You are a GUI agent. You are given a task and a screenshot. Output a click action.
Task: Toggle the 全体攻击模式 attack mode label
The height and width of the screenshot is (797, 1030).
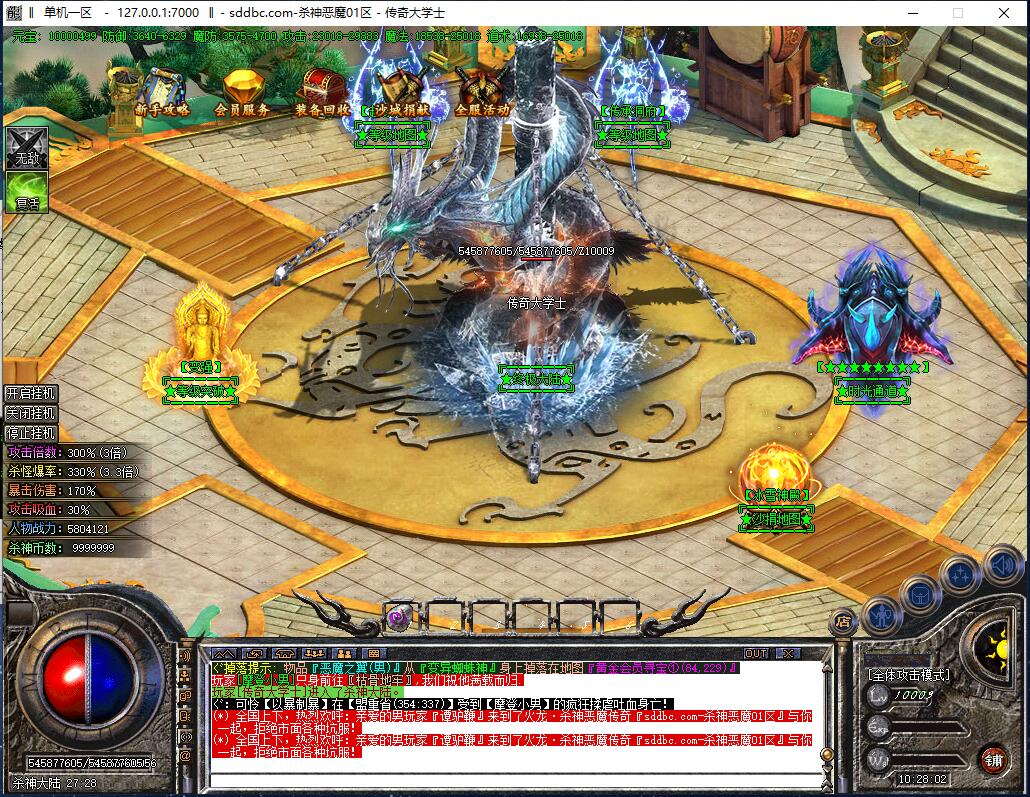908,675
